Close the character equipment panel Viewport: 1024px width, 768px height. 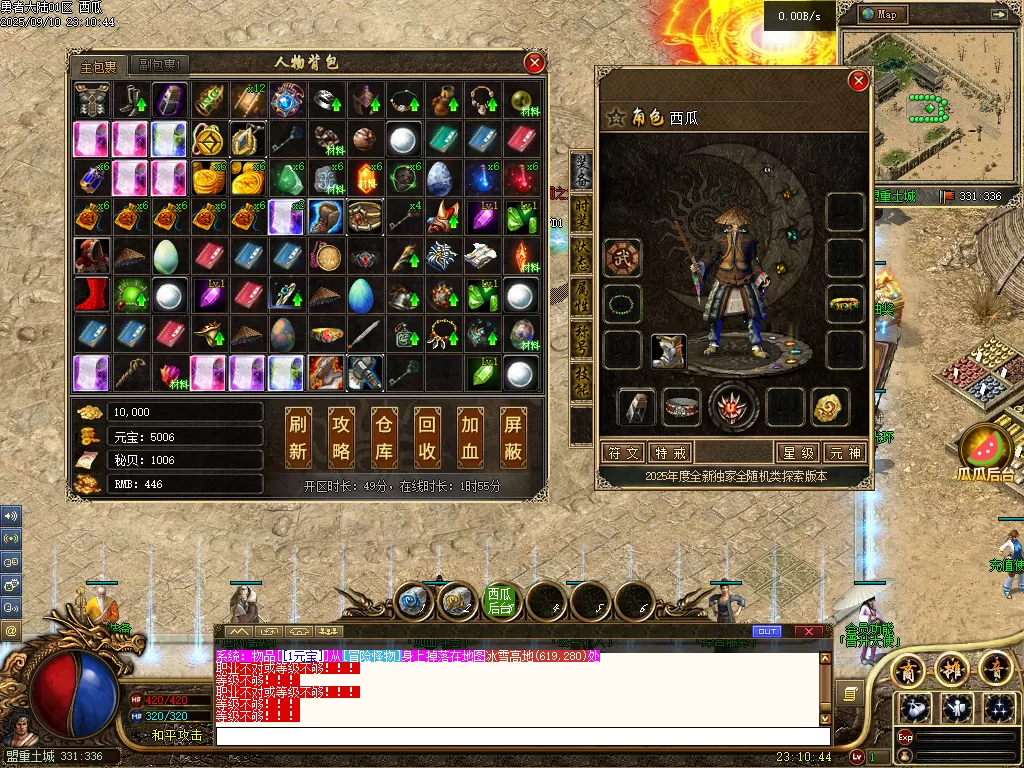coord(857,81)
